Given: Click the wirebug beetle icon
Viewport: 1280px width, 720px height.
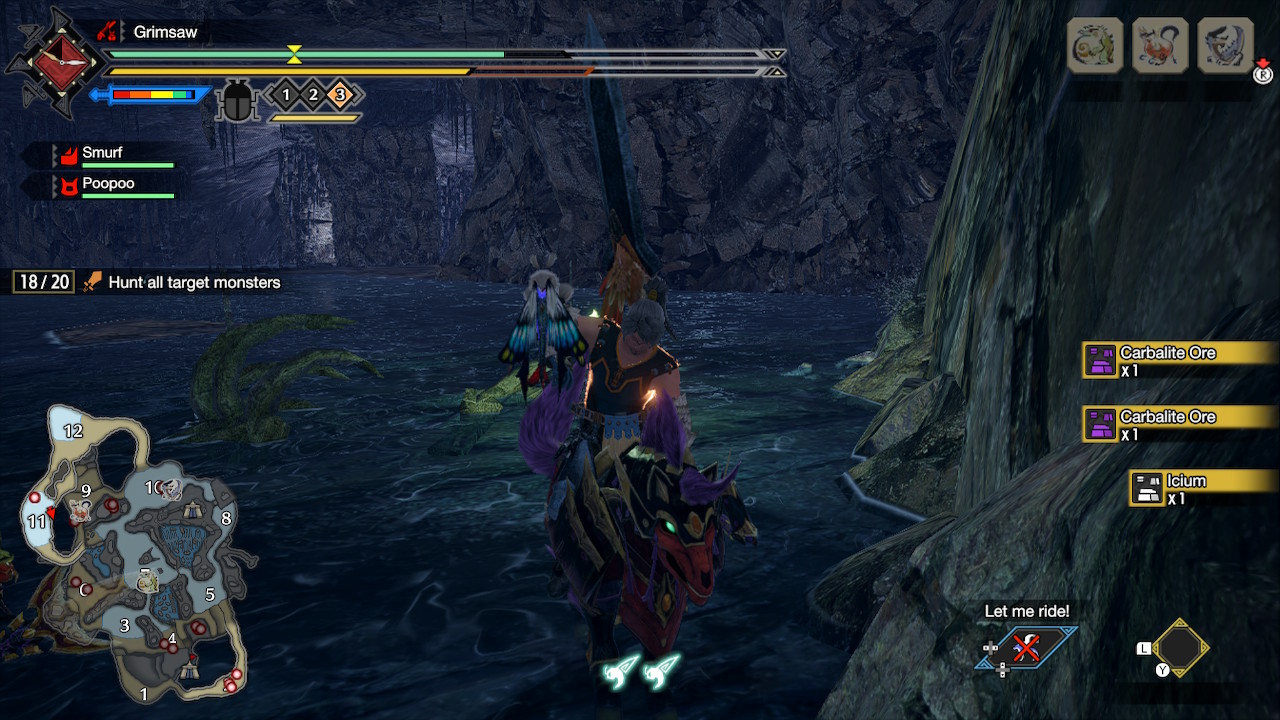Looking at the screenshot, I should click(x=237, y=101).
